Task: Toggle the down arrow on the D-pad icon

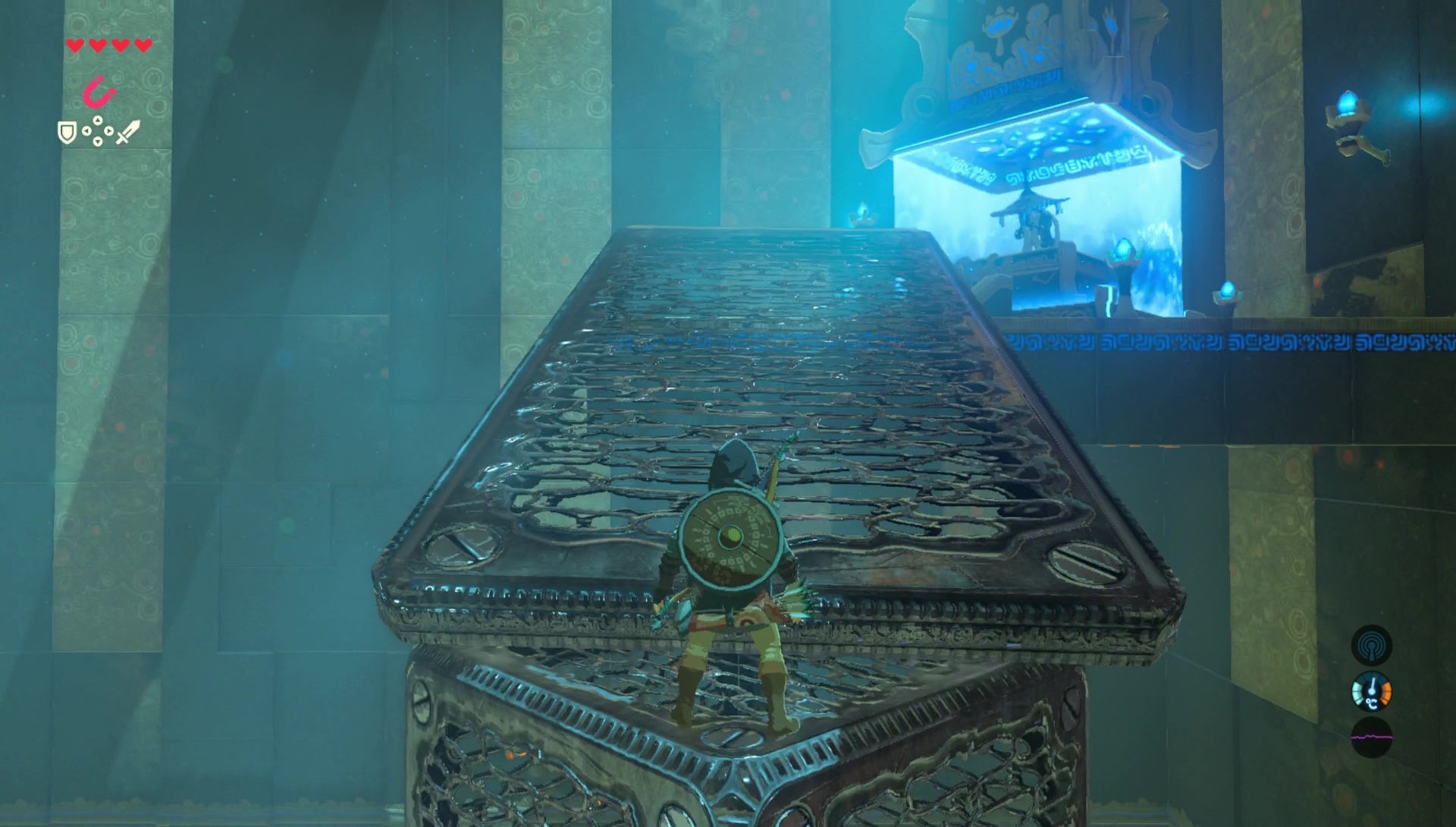Action: tap(97, 143)
